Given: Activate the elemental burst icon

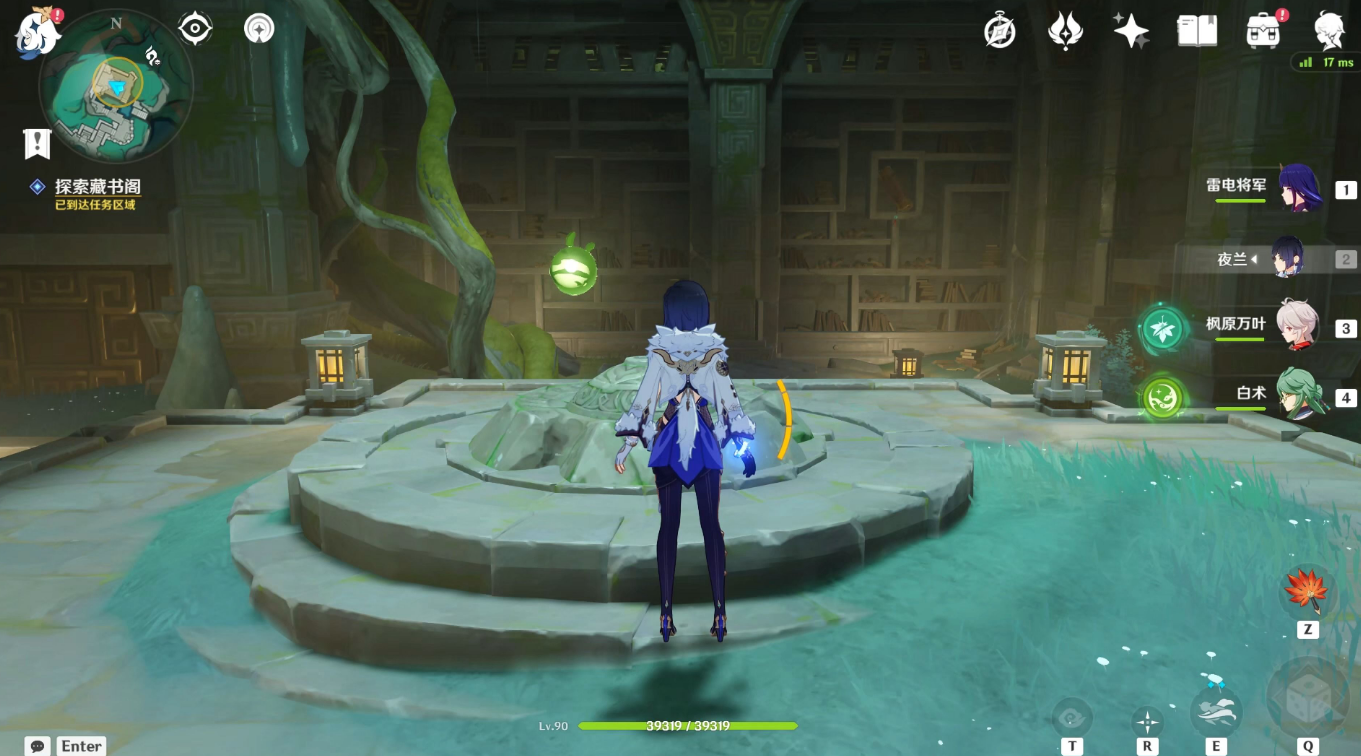Looking at the screenshot, I should click(x=1307, y=699).
